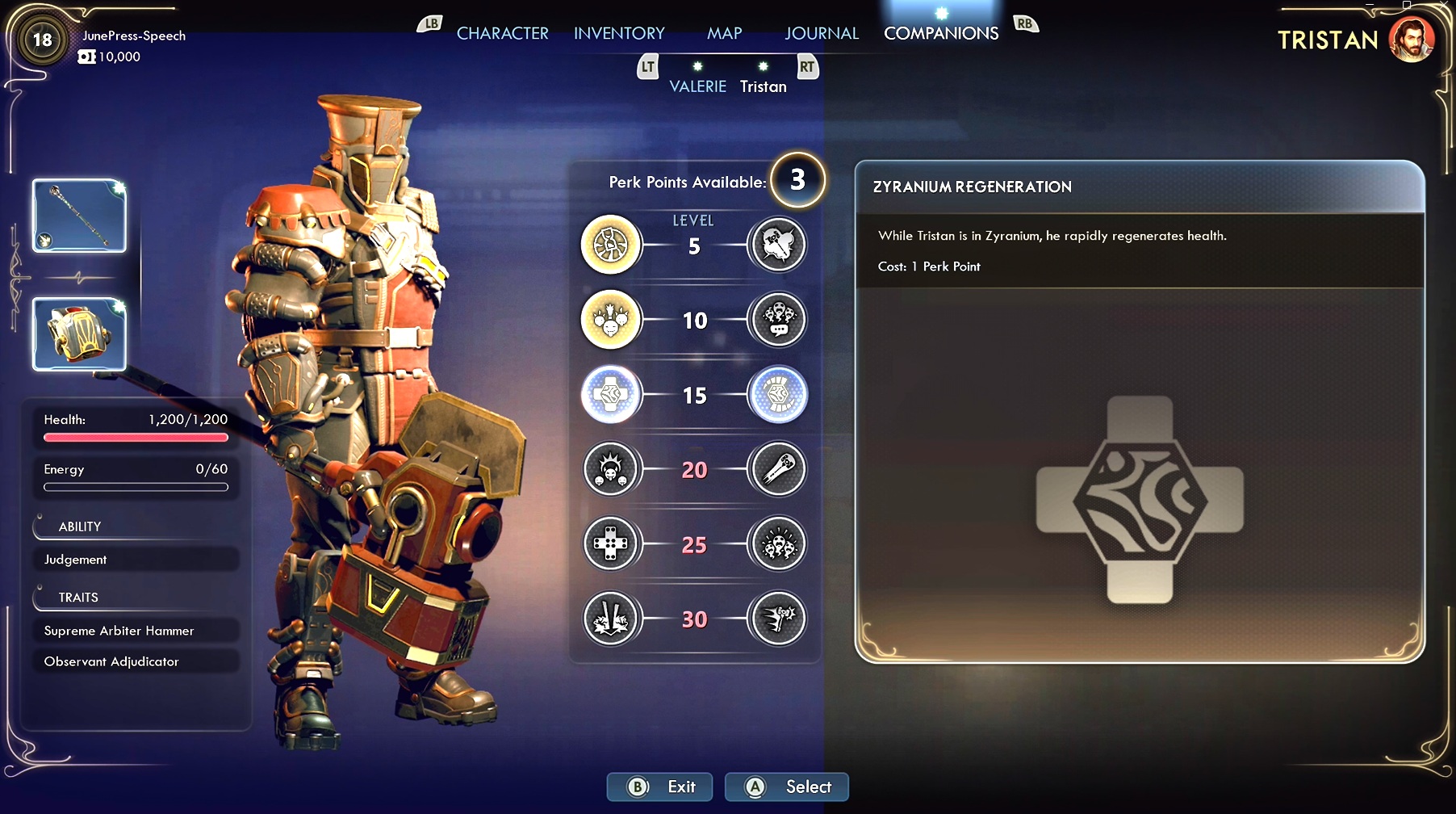Select the downward arrow impact perk
The image size is (1456, 814).
pos(611,619)
